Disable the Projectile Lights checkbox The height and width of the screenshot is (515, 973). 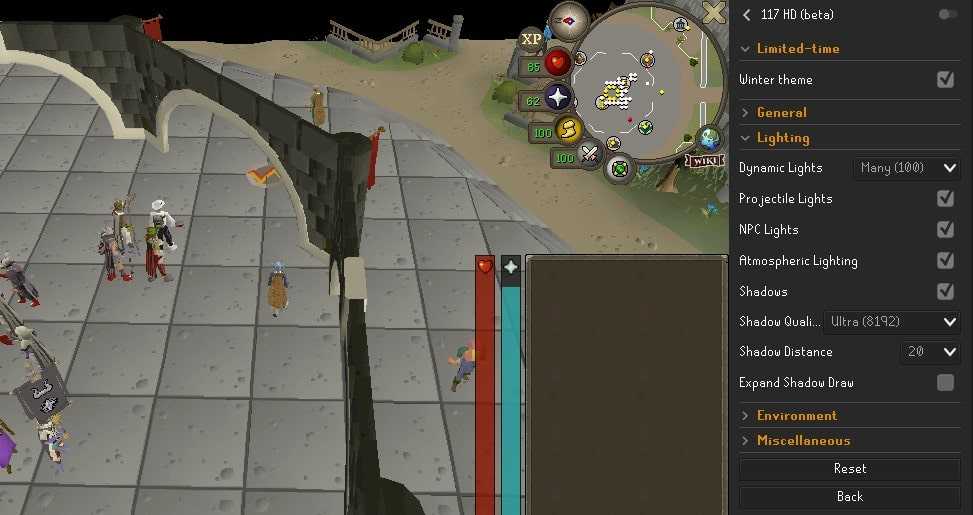point(945,199)
